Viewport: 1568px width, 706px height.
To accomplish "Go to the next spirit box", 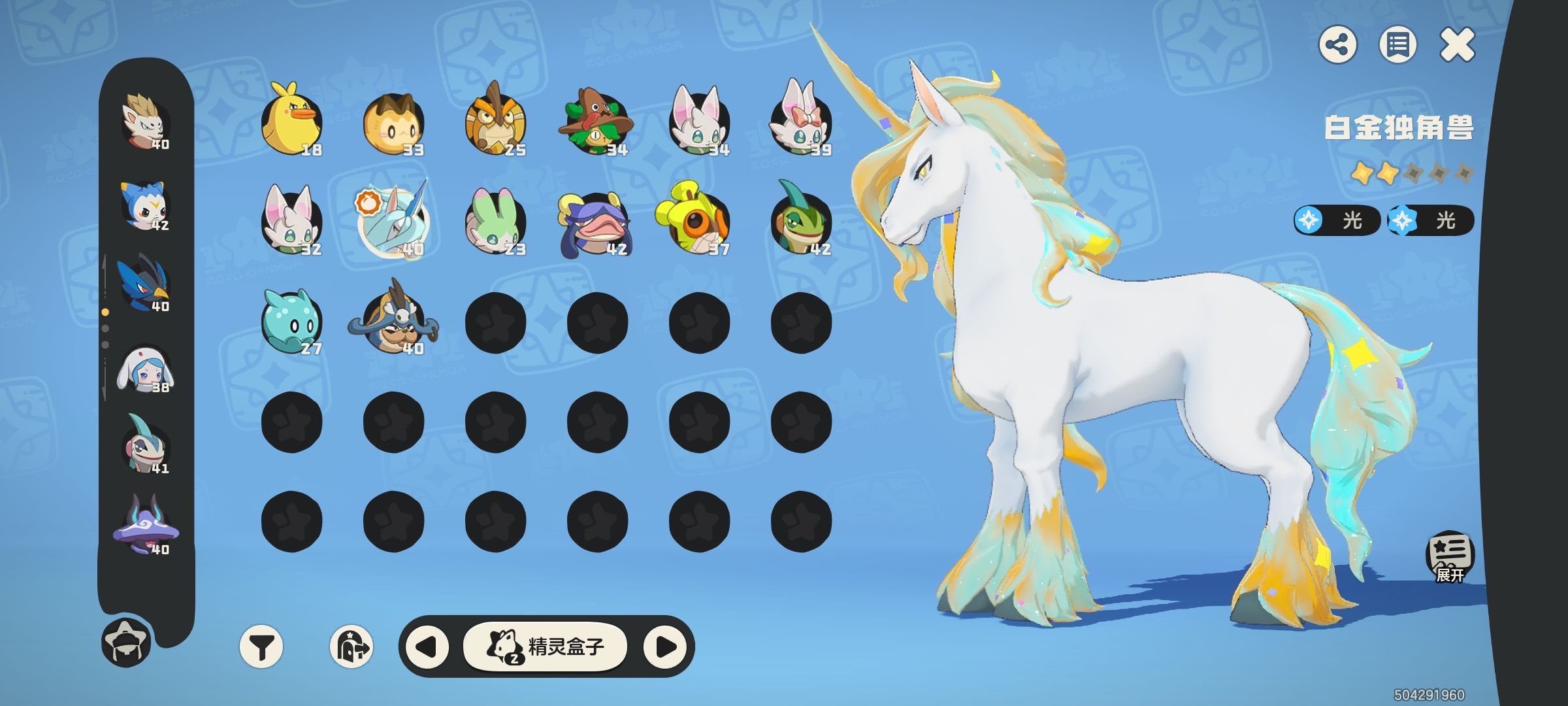I will 665,647.
